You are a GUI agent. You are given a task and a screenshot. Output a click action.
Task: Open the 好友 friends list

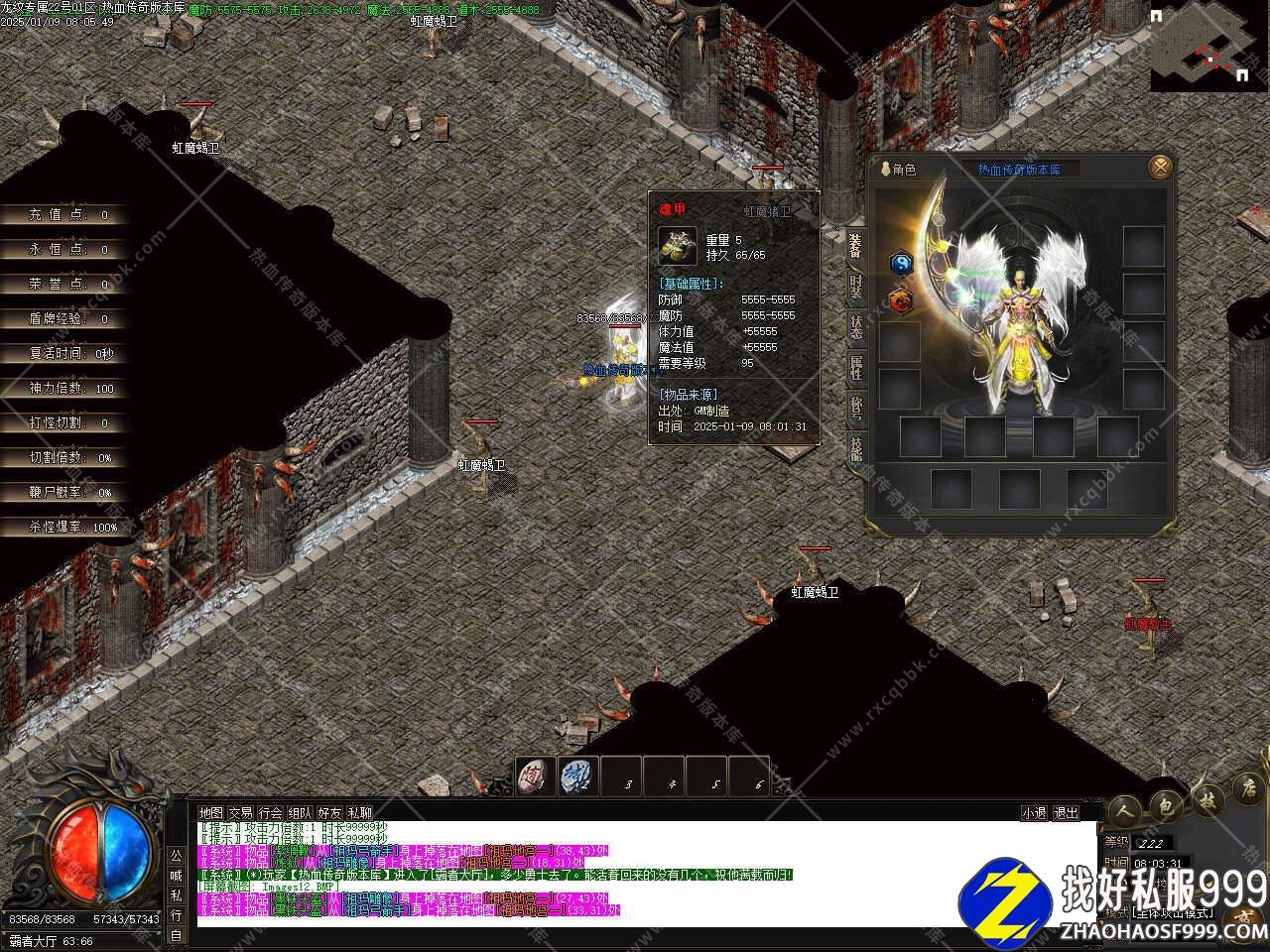329,812
